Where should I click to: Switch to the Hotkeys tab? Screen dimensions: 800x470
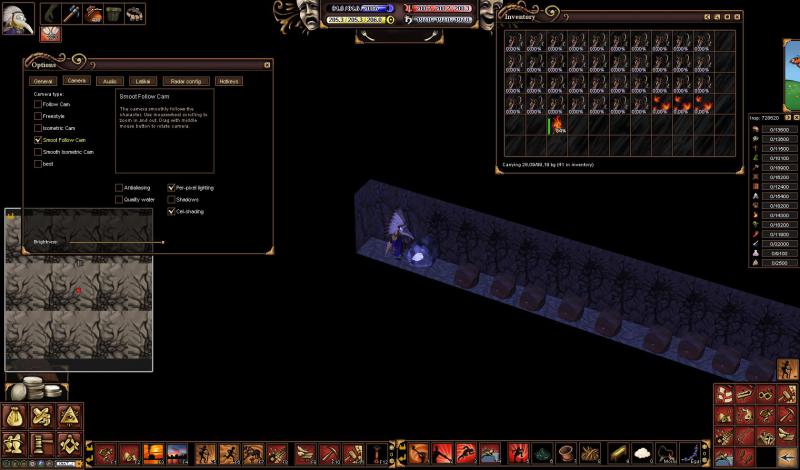click(x=229, y=80)
